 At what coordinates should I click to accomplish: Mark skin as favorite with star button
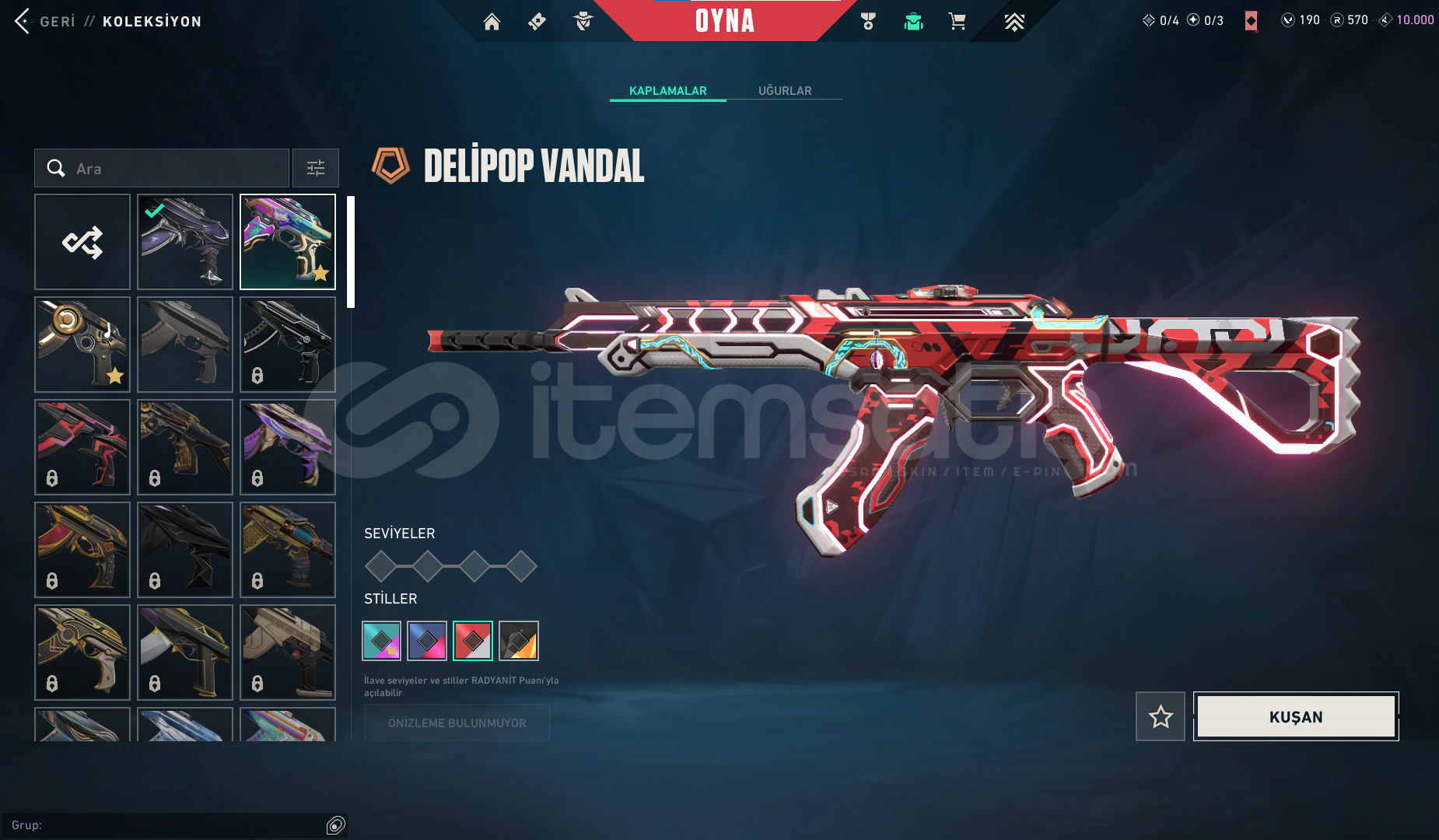1161,716
